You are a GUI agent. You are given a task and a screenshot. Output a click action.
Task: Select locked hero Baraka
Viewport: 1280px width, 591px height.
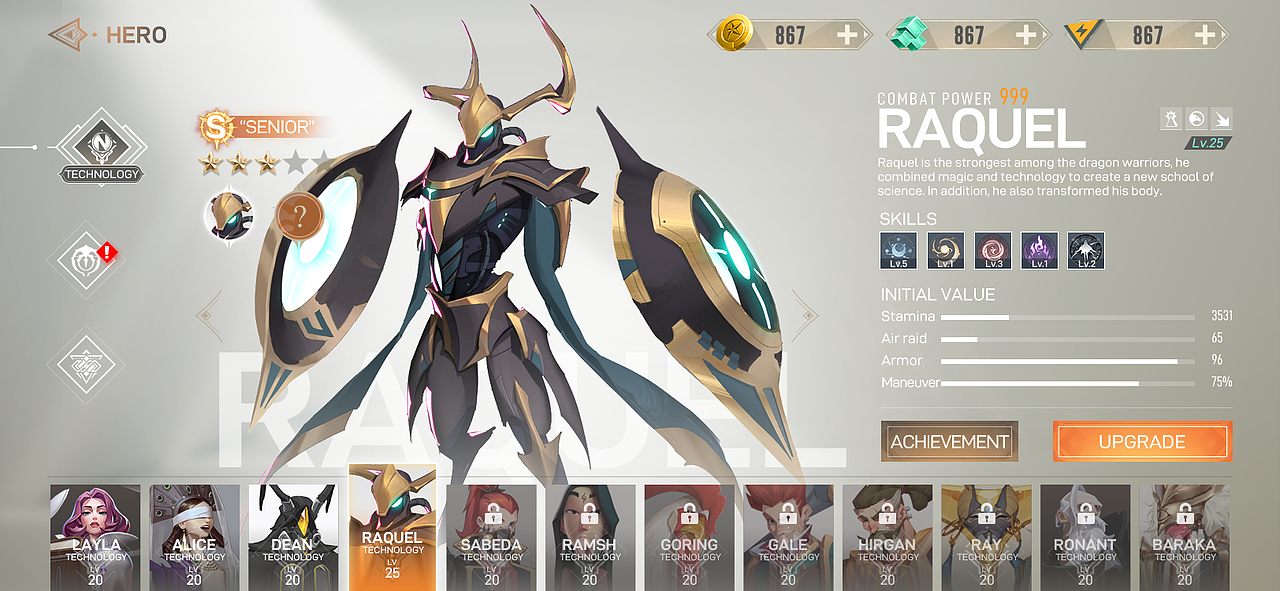[x=1184, y=537]
